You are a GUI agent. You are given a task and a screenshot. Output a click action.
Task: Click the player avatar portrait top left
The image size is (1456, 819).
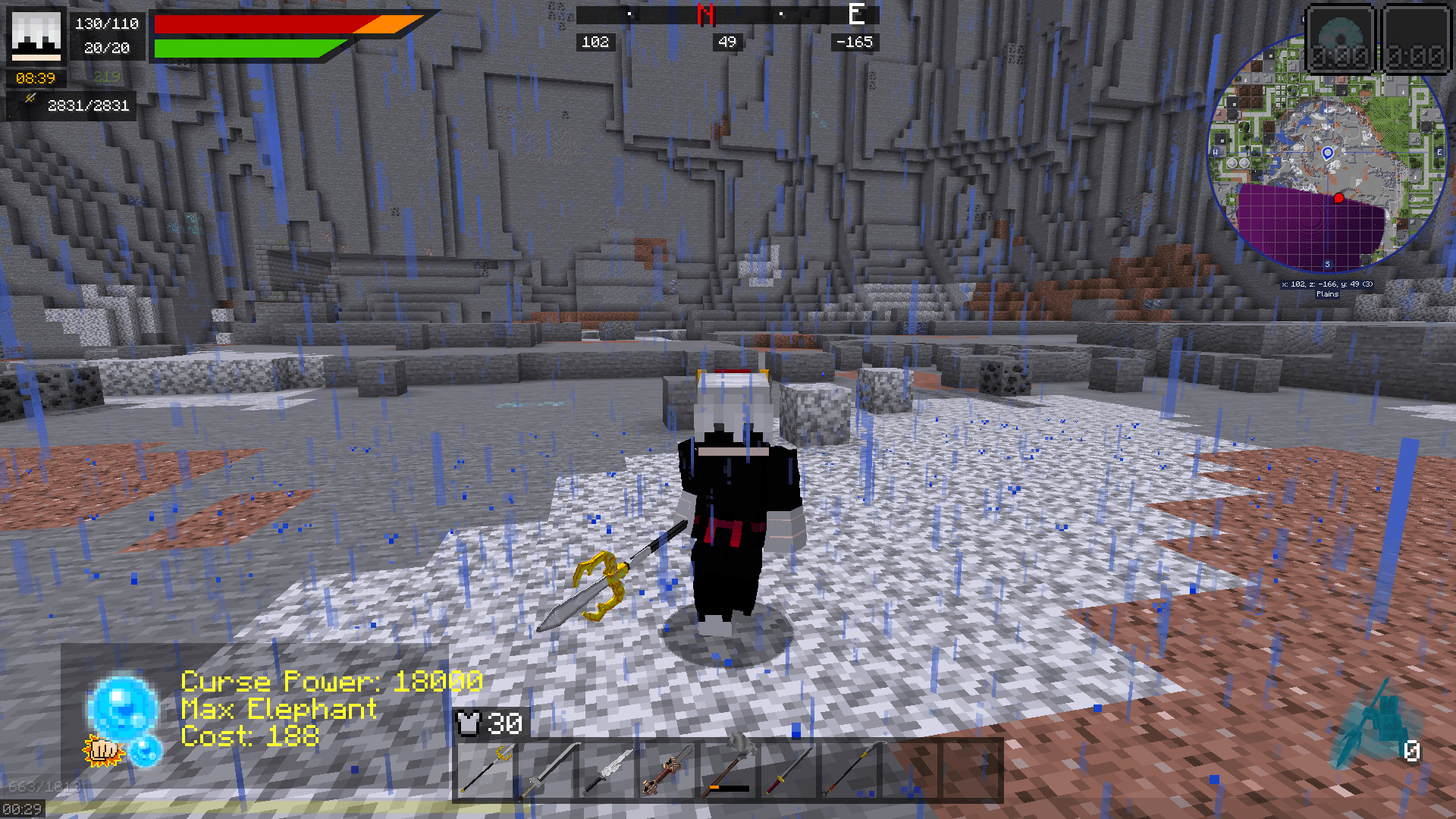tap(36, 36)
